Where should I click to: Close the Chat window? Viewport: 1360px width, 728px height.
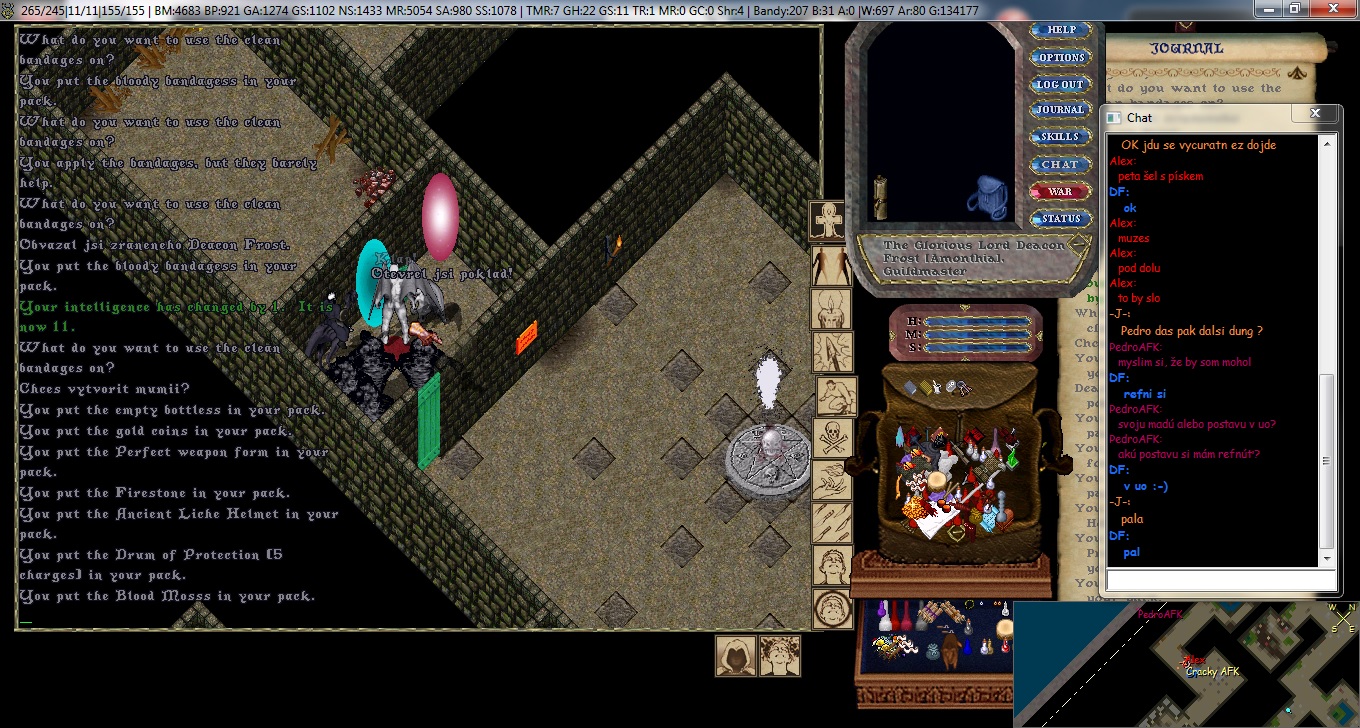1315,115
